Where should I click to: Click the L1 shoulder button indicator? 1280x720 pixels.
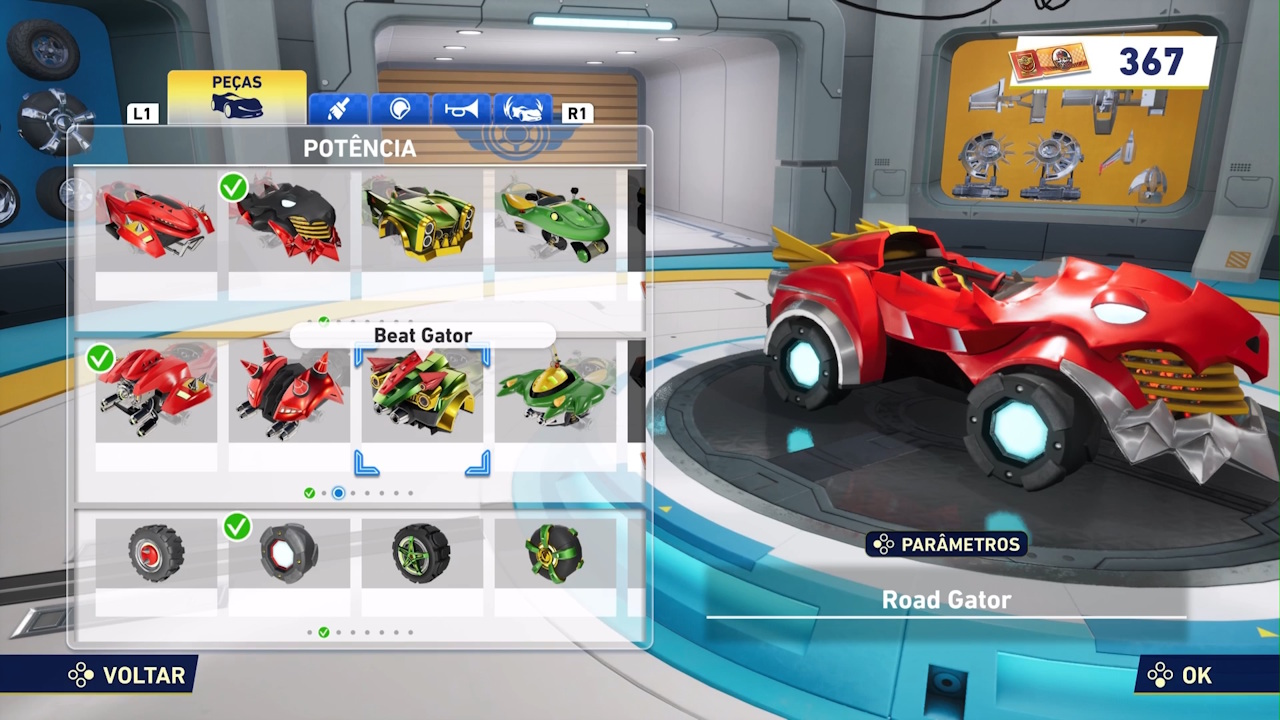click(142, 113)
